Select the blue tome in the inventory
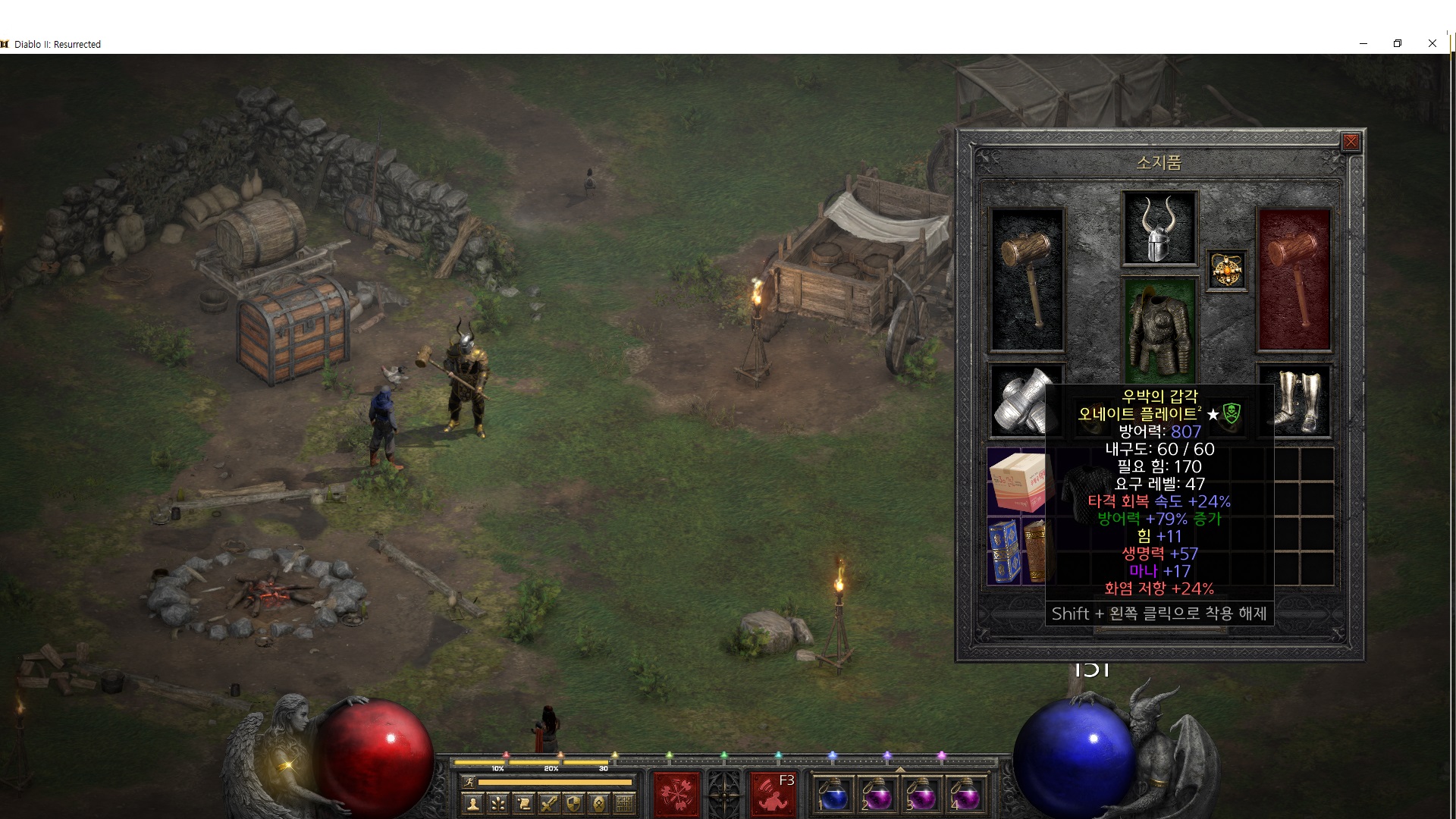Viewport: 1456px width, 819px height. point(1003,551)
